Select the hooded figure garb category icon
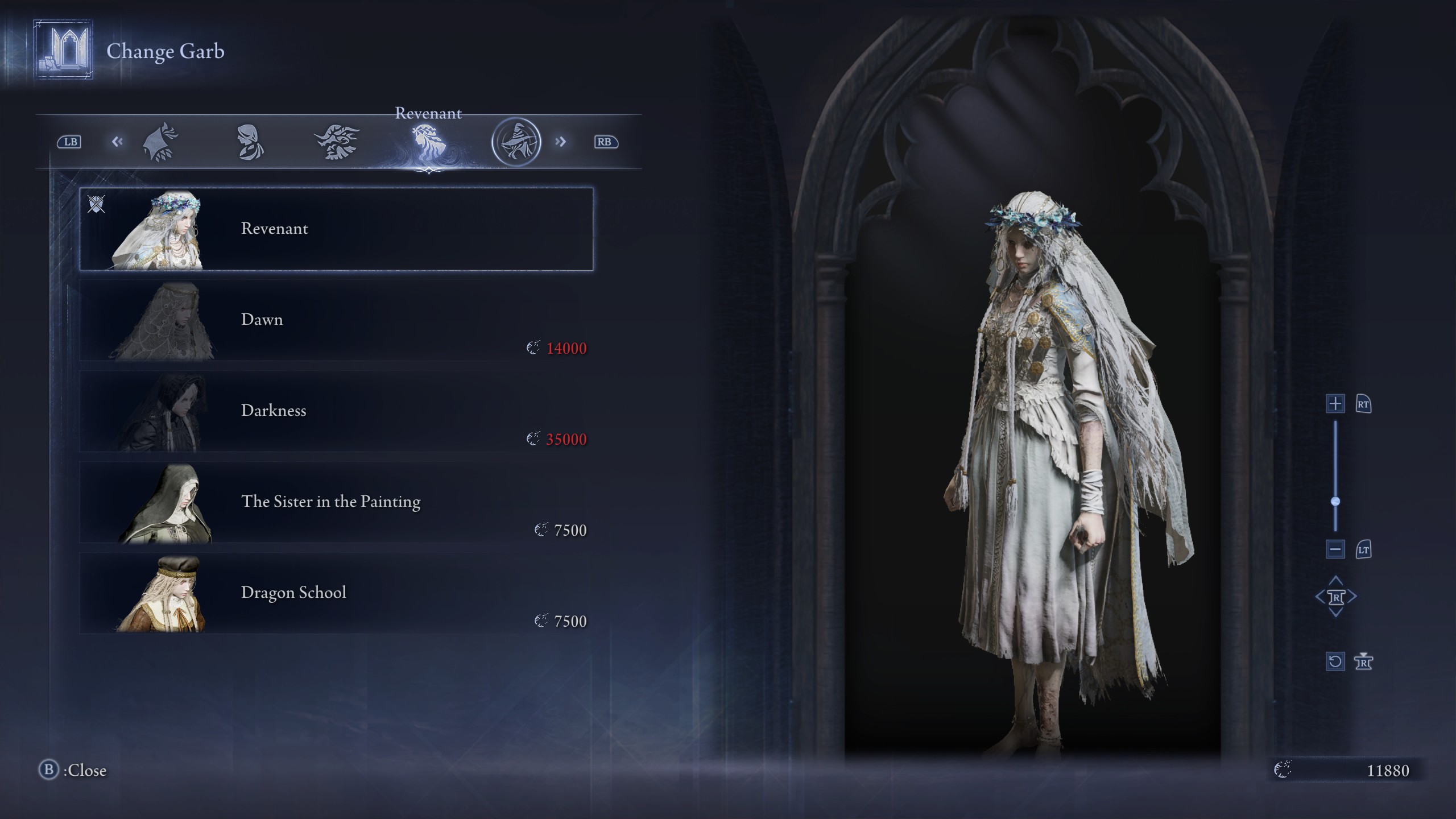This screenshot has width=1456, height=819. click(x=161, y=140)
